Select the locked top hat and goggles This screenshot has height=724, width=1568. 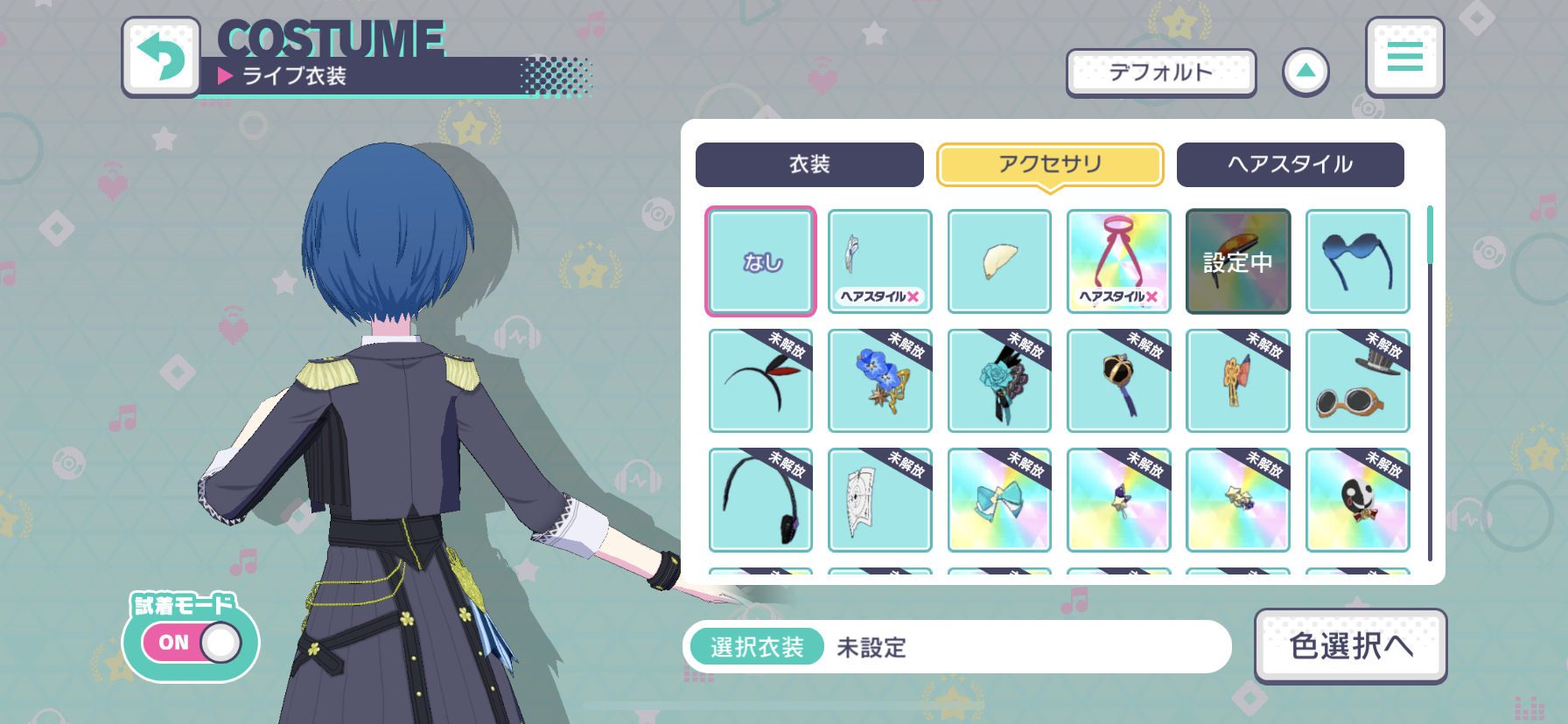tap(1357, 381)
